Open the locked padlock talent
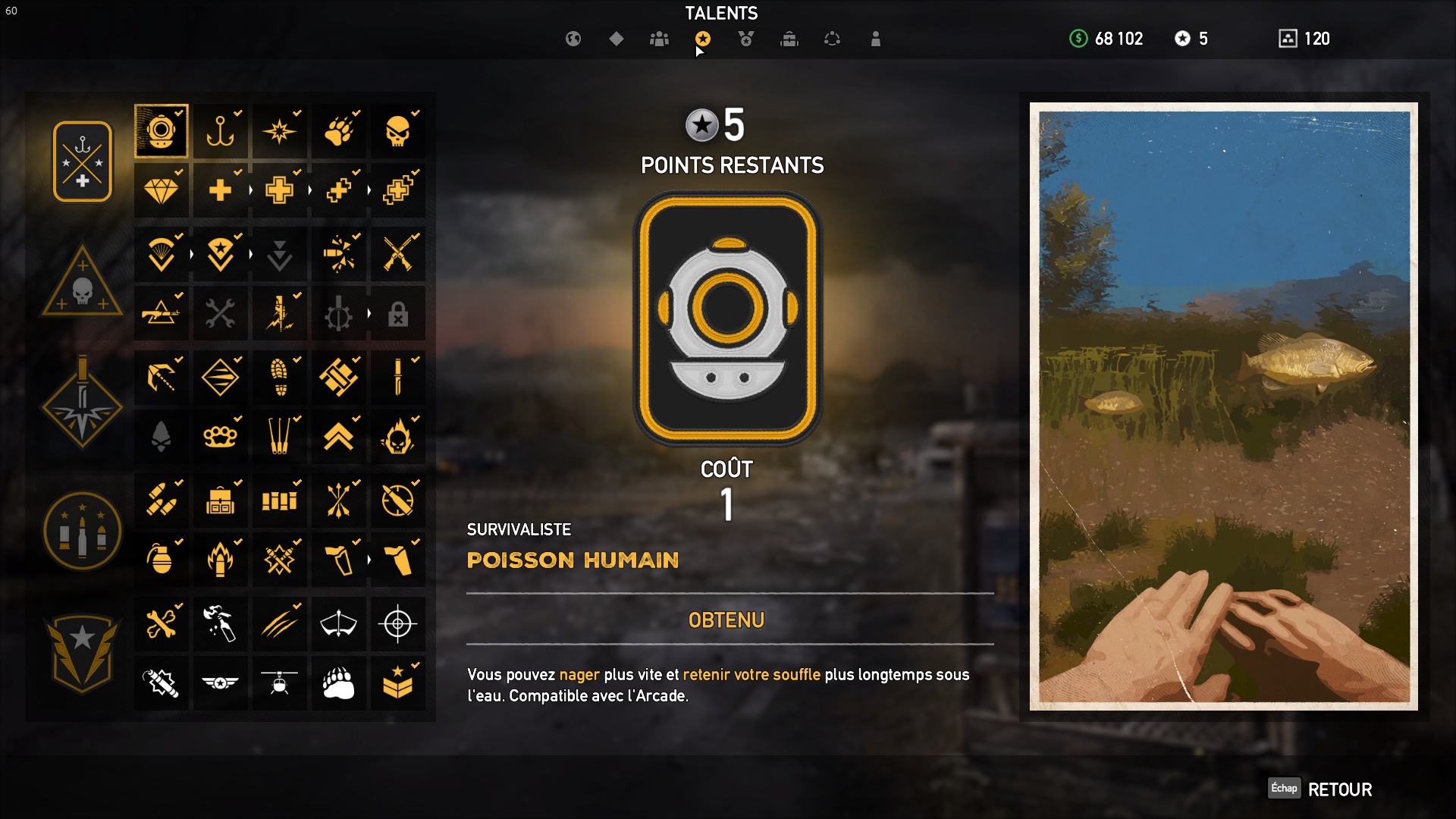1456x819 pixels. [x=397, y=314]
